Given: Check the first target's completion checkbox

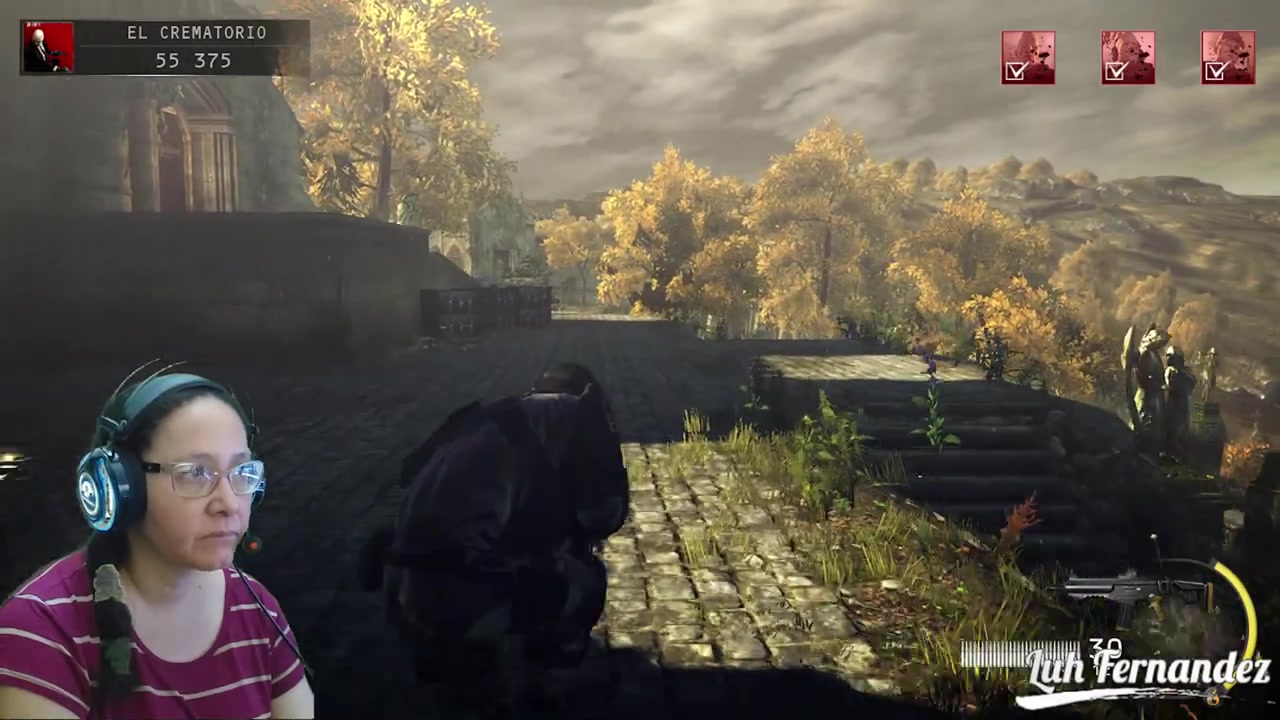Looking at the screenshot, I should [x=1016, y=71].
